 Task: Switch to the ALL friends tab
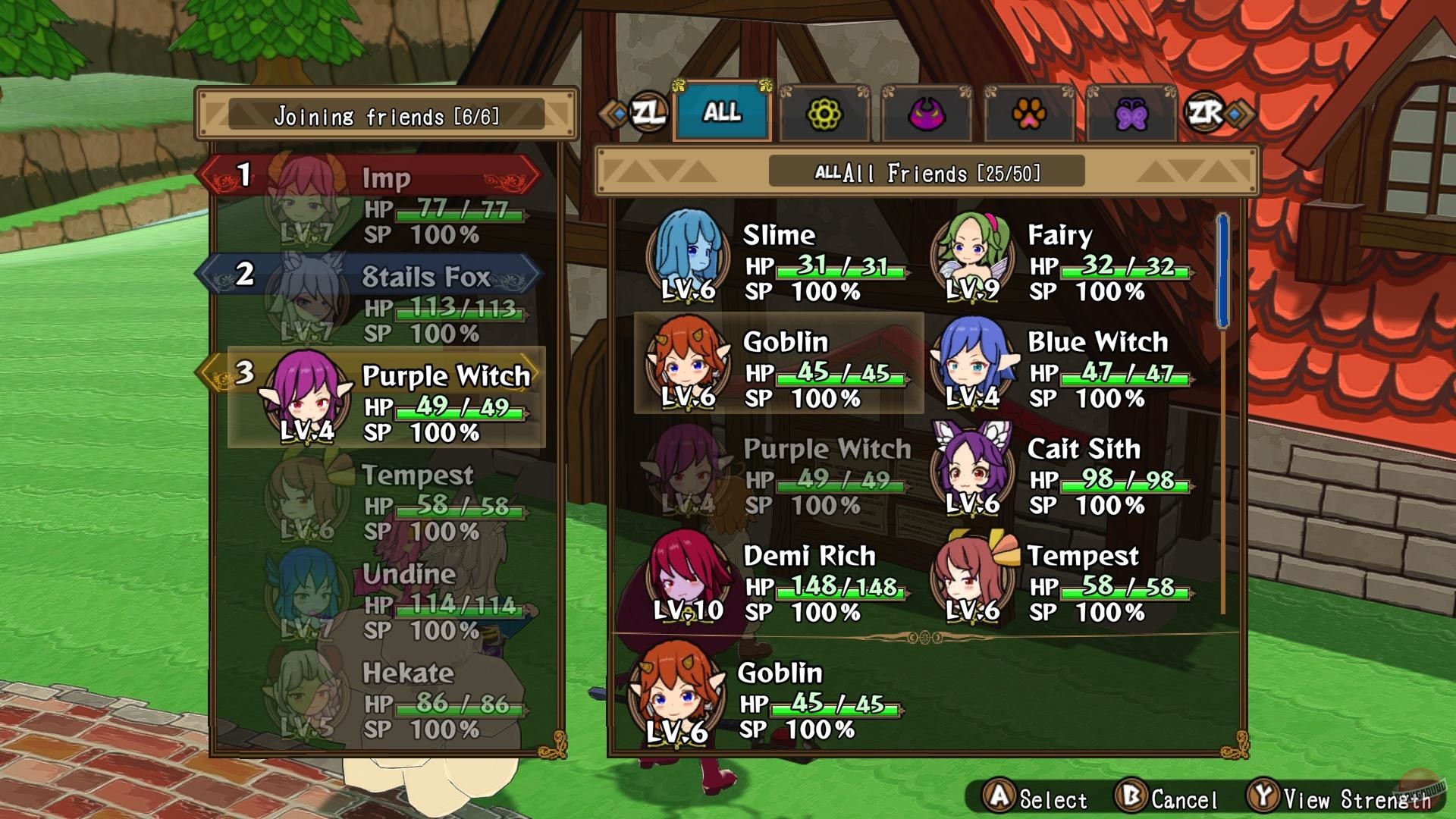(721, 114)
